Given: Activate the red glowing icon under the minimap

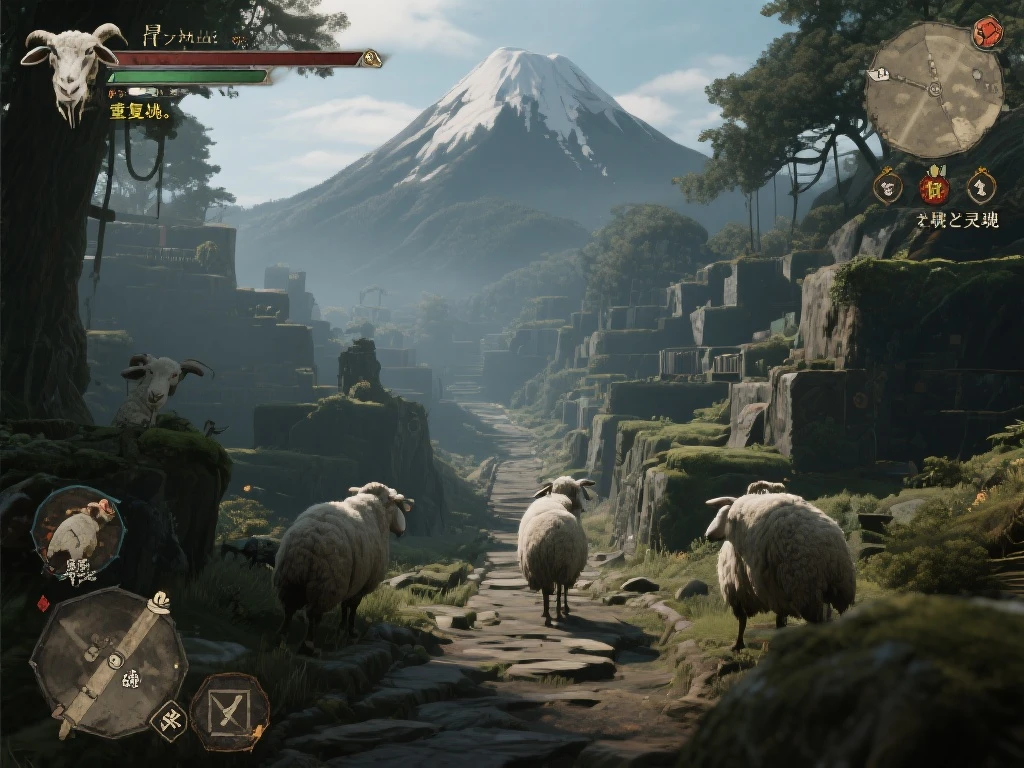Looking at the screenshot, I should coord(935,187).
